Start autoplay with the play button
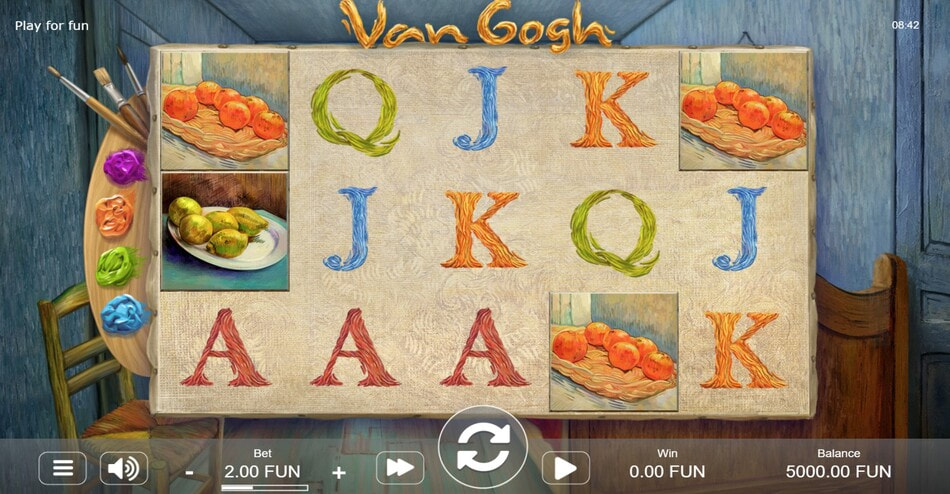 (565, 468)
